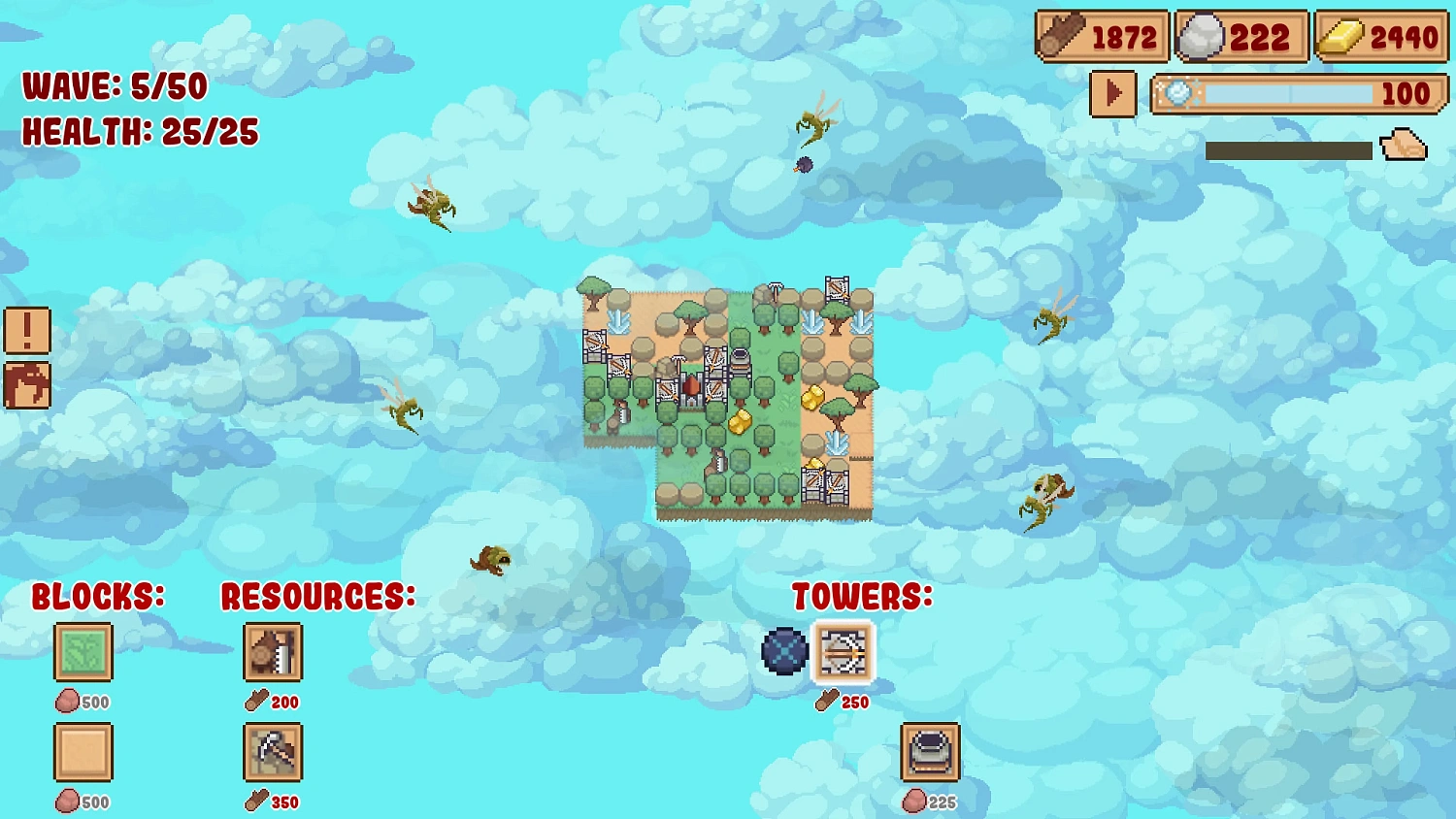Click the stone counter showing 222
This screenshot has width=1456, height=819.
pyautogui.click(x=1241, y=37)
